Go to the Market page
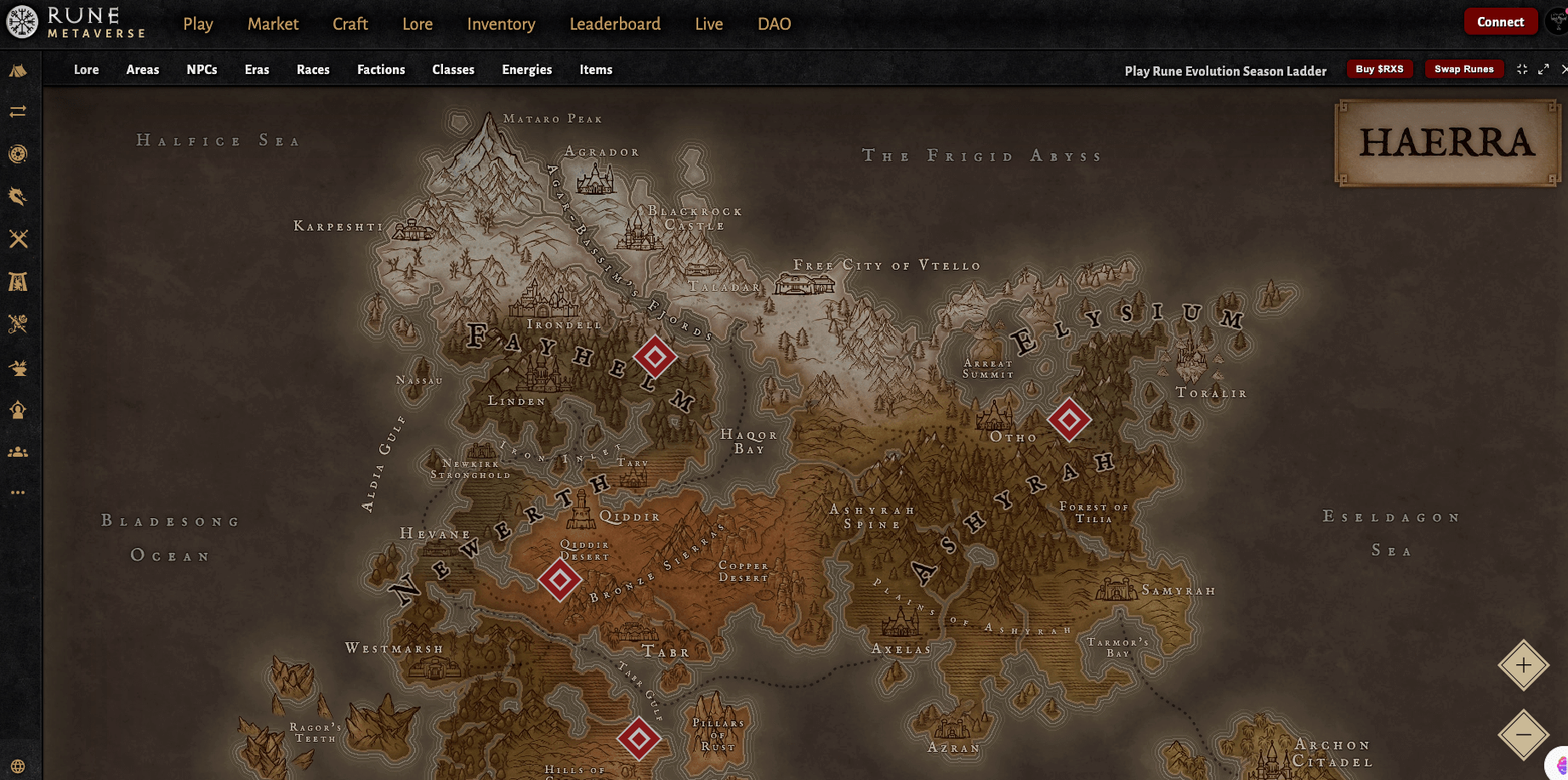Screen dimensions: 1568x780 (x=273, y=24)
